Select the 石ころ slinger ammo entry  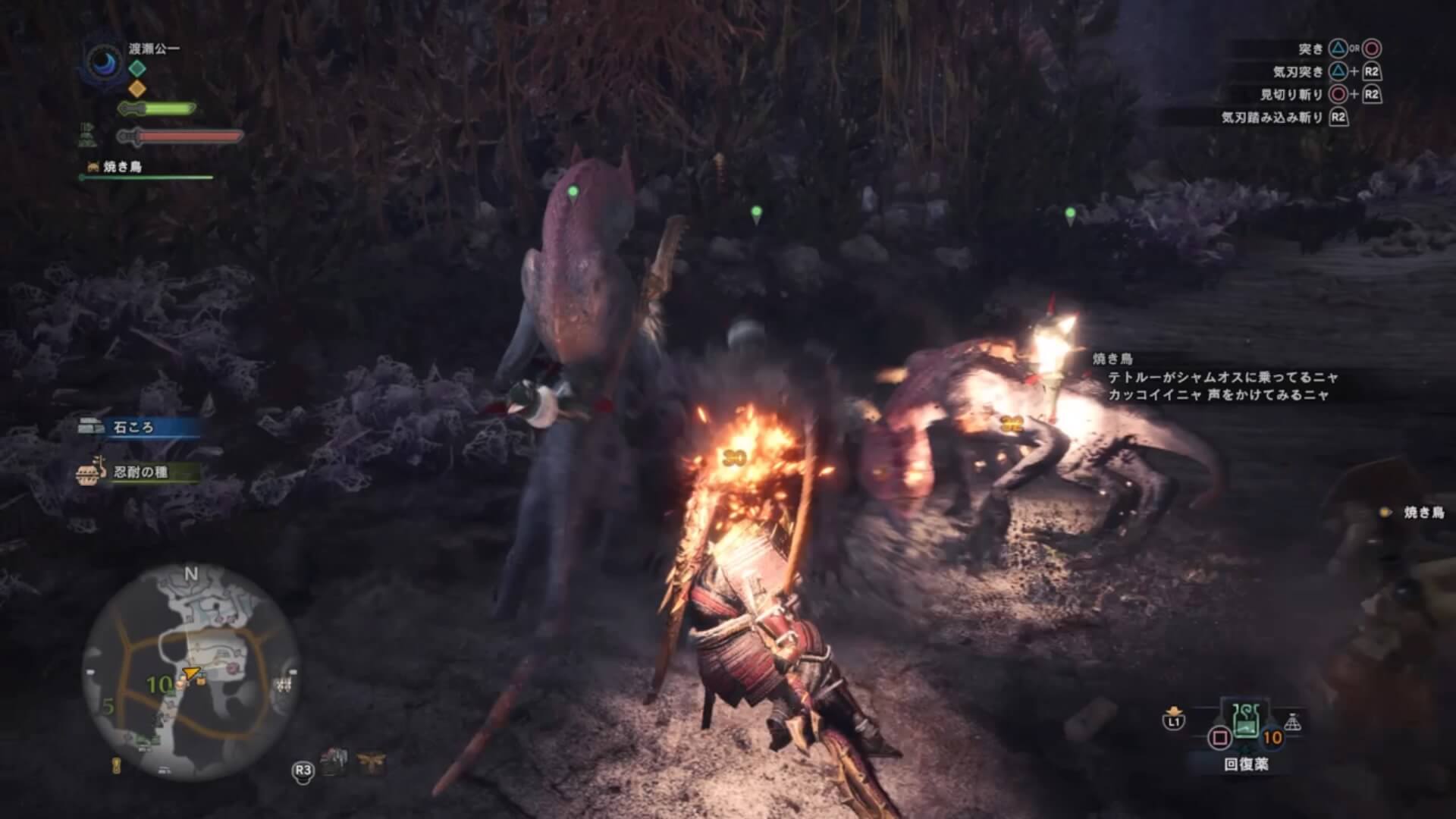pos(133,428)
